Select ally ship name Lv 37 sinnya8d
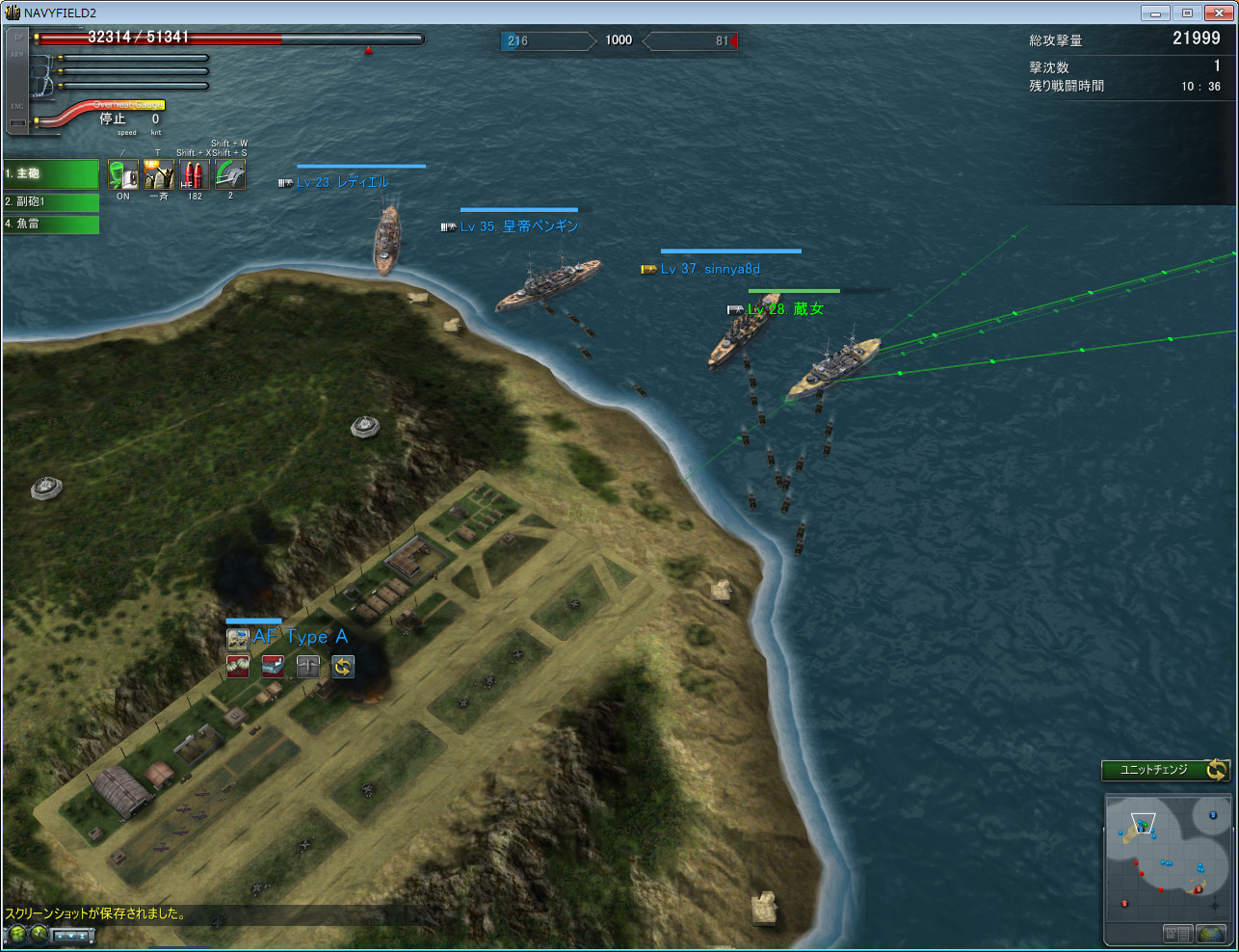 coord(710,269)
